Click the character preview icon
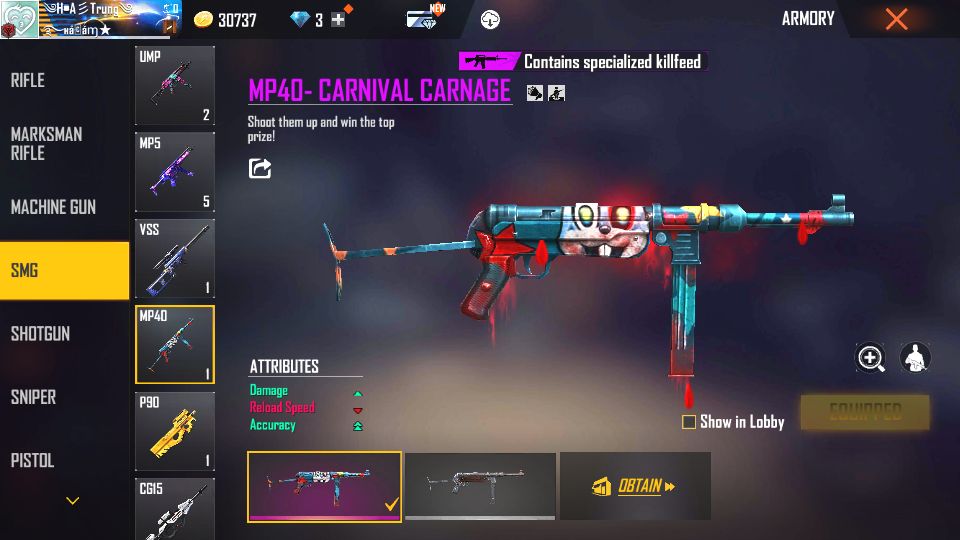 [x=915, y=358]
